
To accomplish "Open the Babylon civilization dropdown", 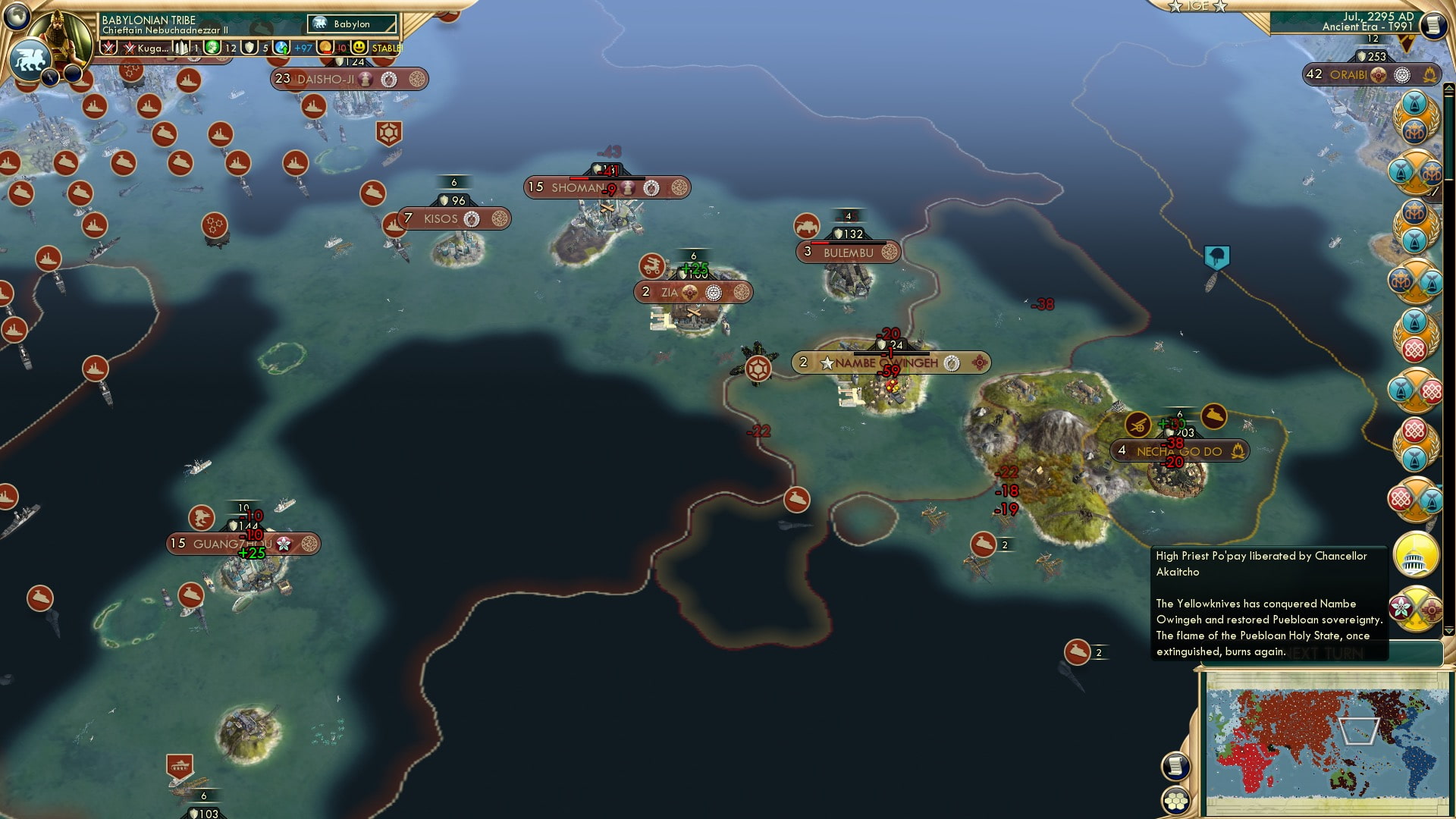I will pyautogui.click(x=352, y=24).
